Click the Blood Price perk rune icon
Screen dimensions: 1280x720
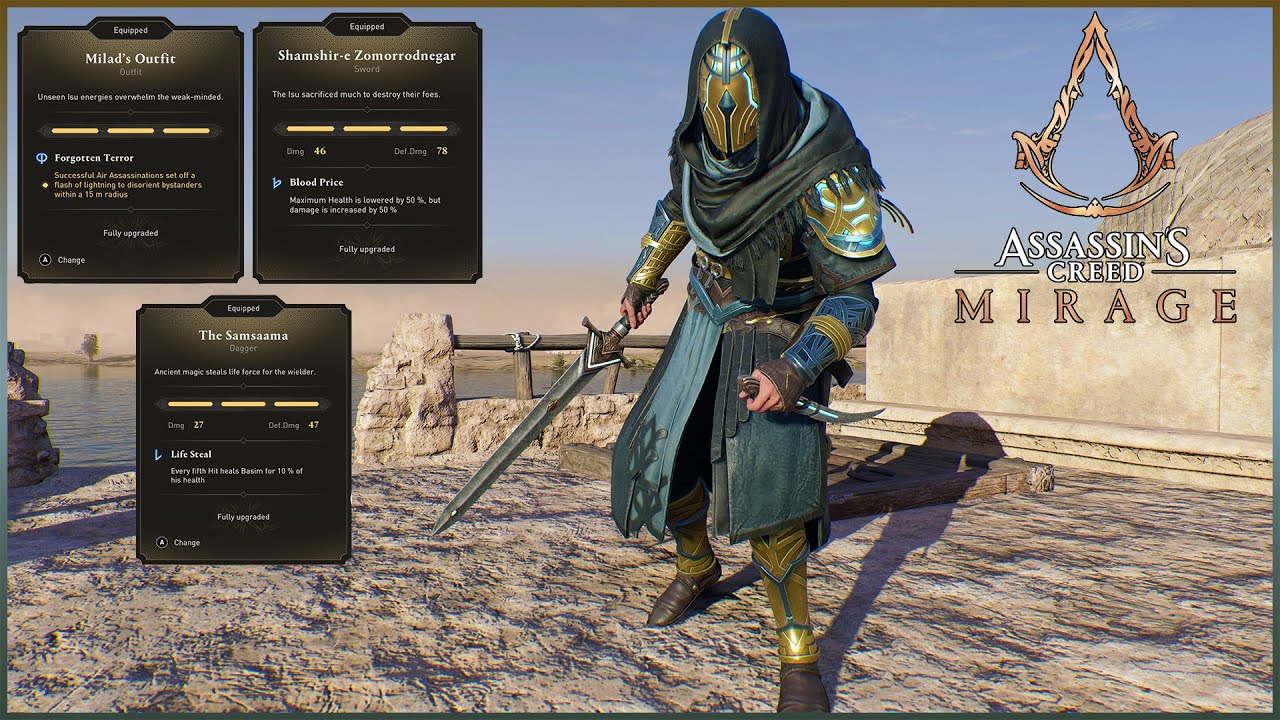pyautogui.click(x=276, y=182)
